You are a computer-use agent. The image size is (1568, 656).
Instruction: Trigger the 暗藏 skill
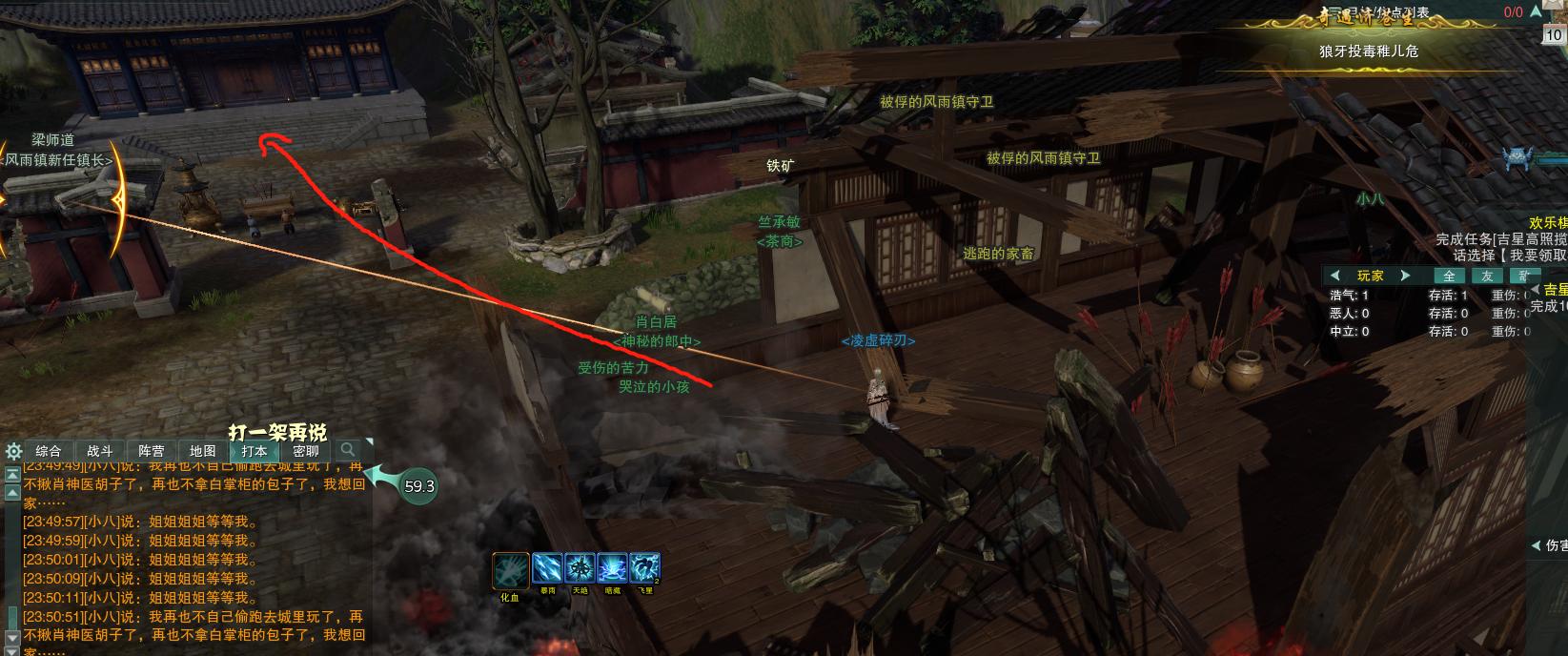pos(612,568)
